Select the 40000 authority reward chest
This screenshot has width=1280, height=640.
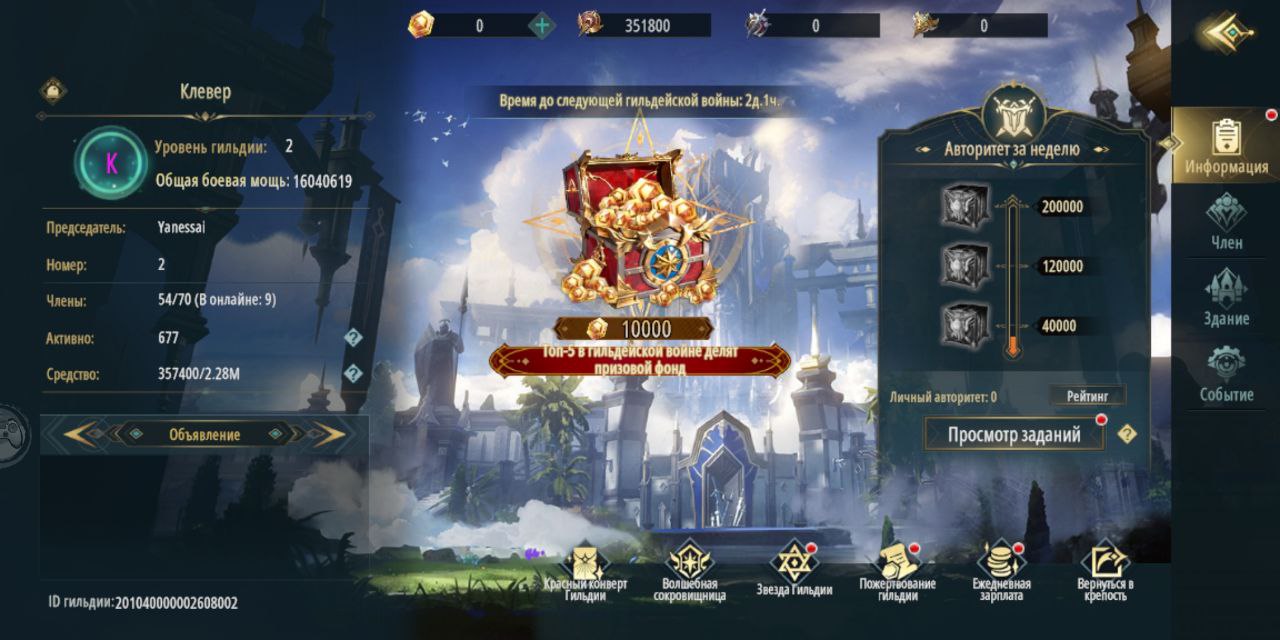[965, 325]
